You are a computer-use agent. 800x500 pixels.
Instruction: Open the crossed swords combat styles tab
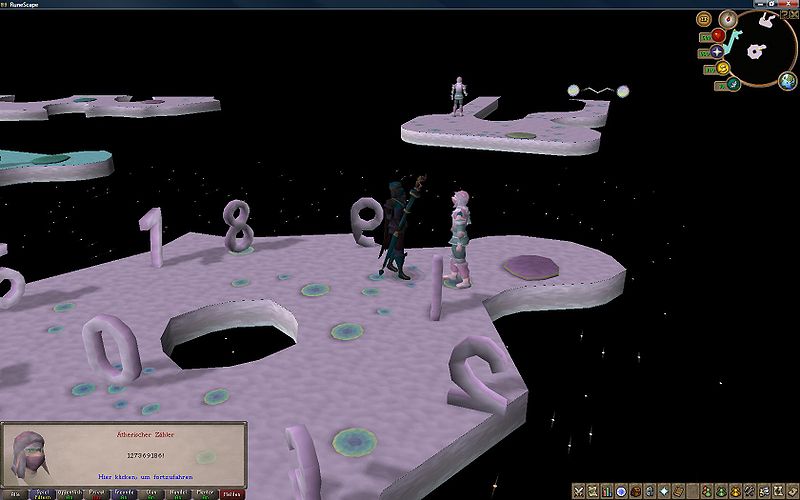point(580,491)
